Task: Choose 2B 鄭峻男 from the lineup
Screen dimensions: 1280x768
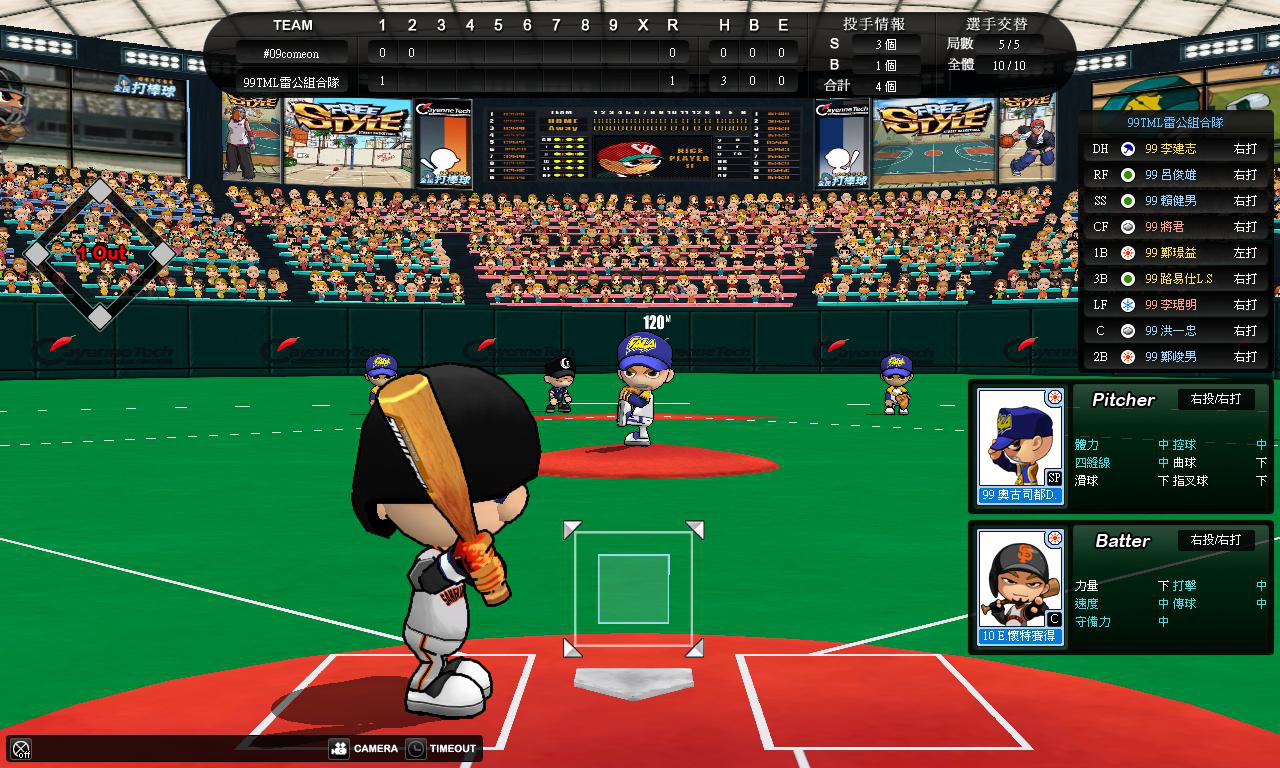Action: tap(1174, 357)
